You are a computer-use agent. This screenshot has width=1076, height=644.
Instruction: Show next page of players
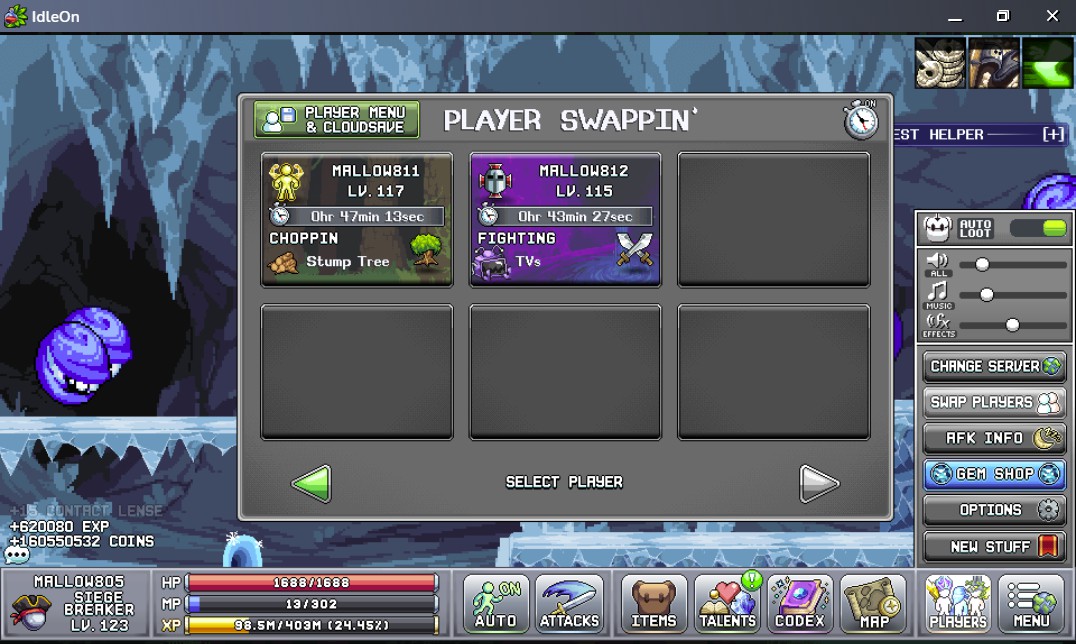point(819,484)
